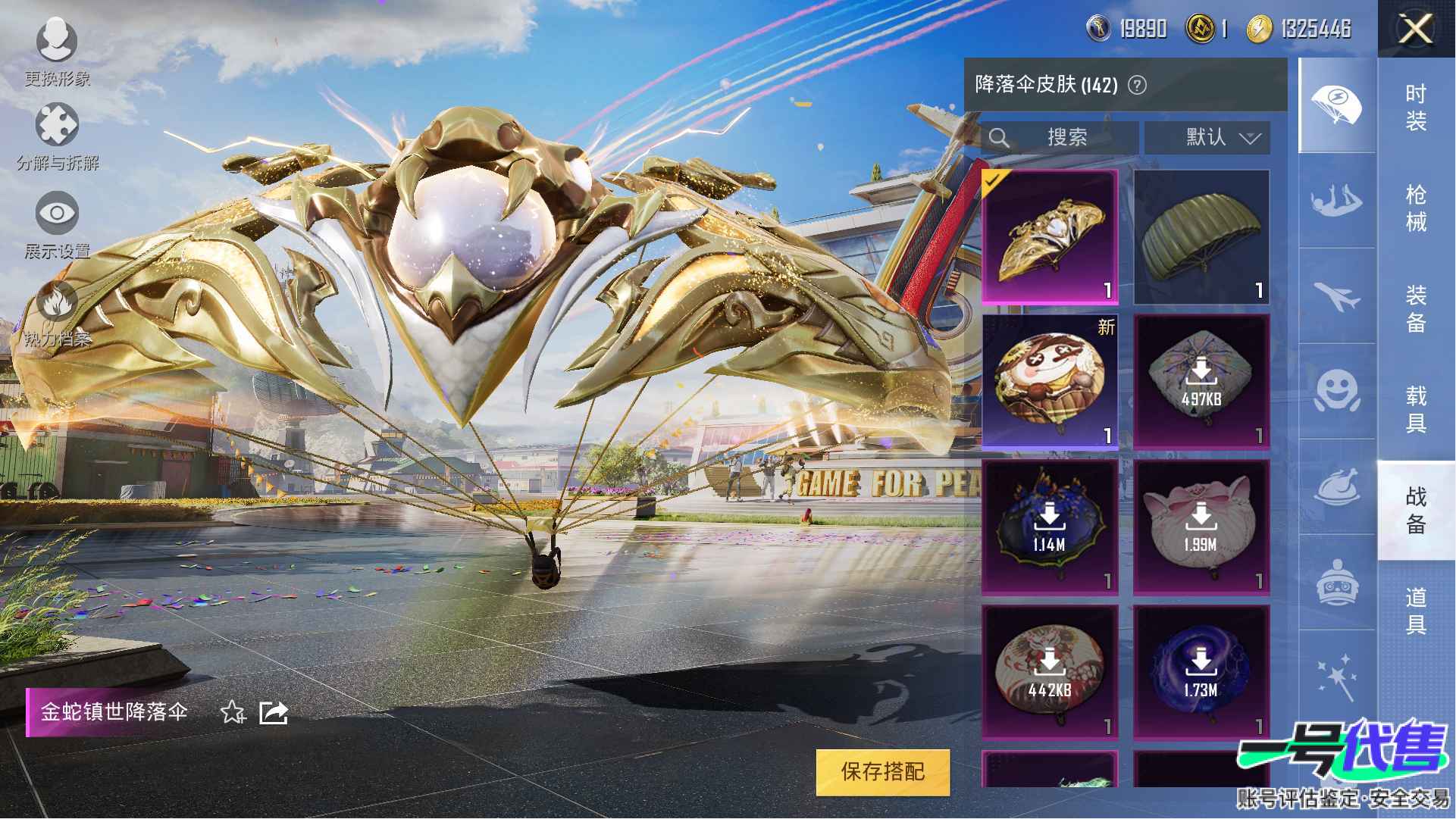Viewport: 1456px width, 819px height.
Task: Click the help question mark icon
Action: (1137, 85)
